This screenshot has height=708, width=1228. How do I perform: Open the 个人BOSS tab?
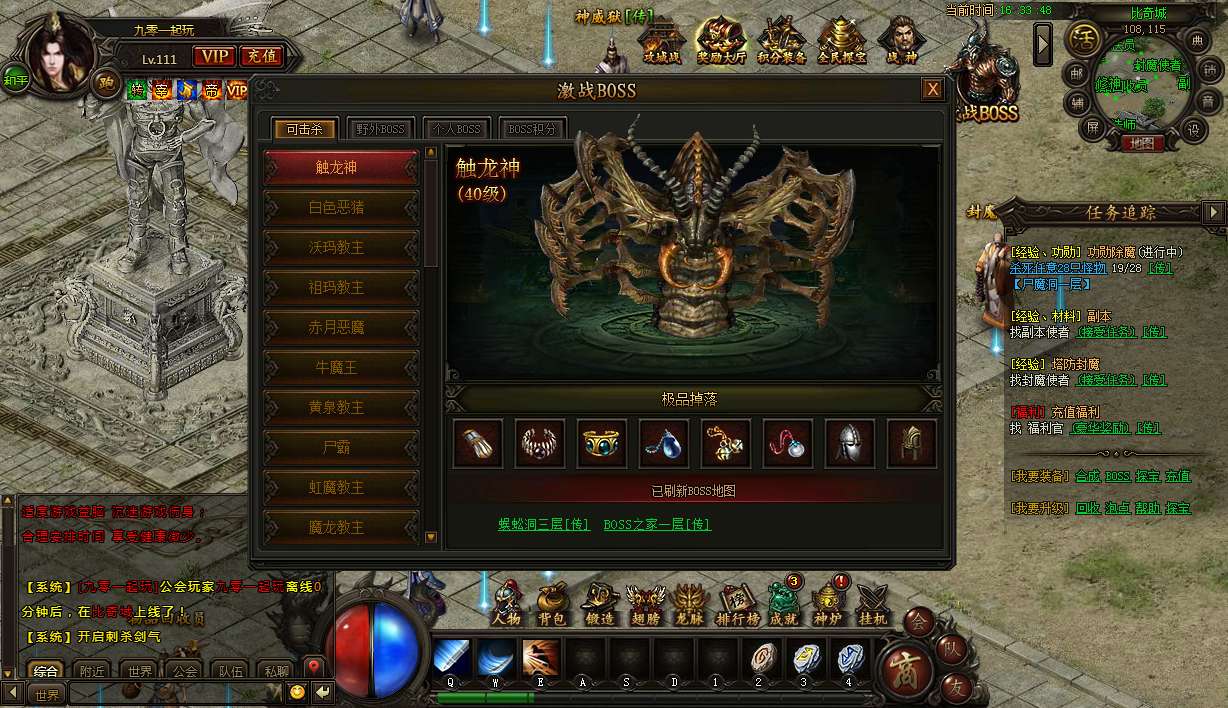point(456,129)
